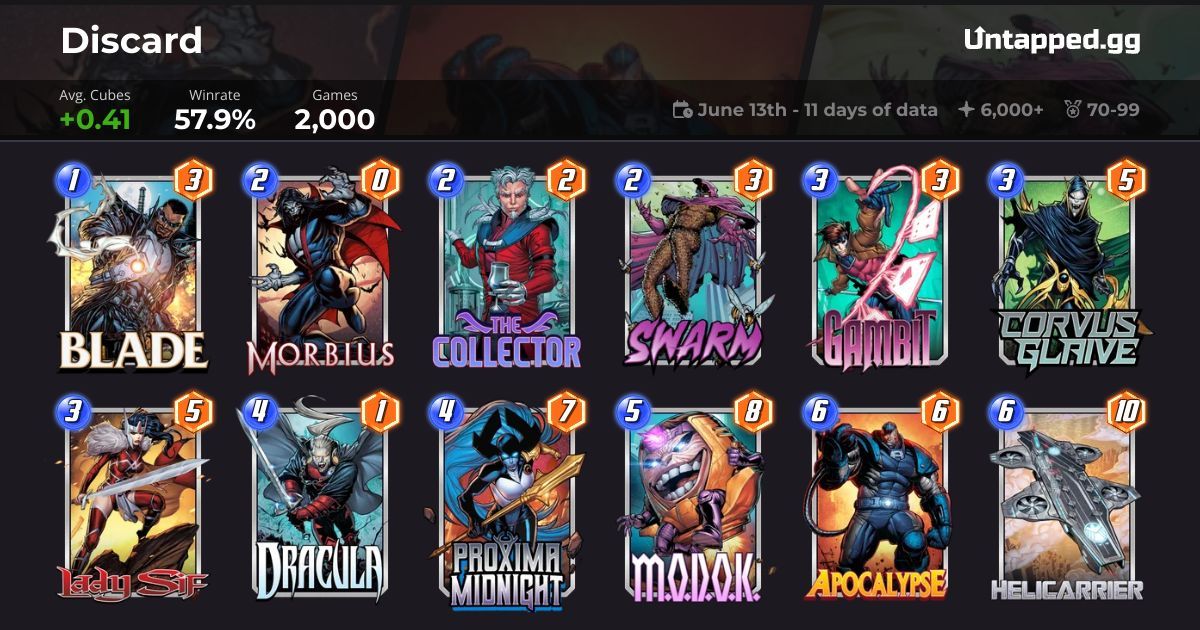Choose the Apocalypse card
Screen dimensions: 1200x630
[880, 502]
